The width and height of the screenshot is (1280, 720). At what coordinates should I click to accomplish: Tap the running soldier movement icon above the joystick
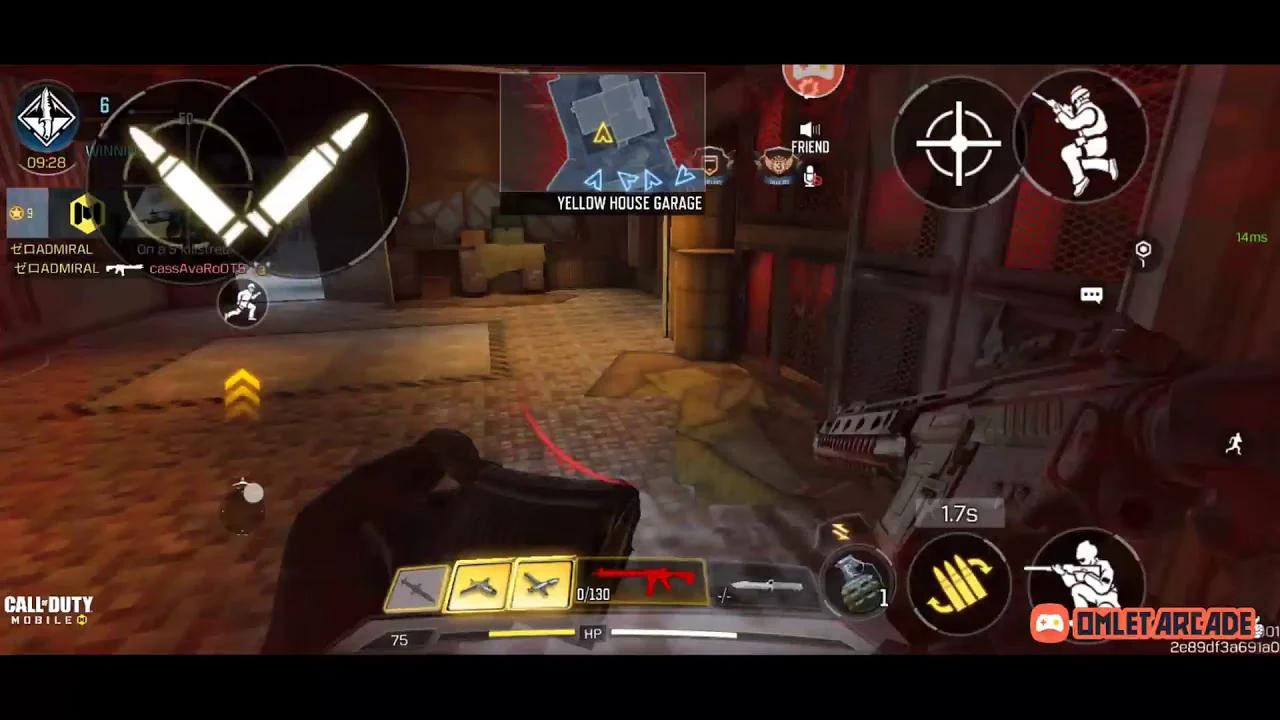(x=243, y=303)
